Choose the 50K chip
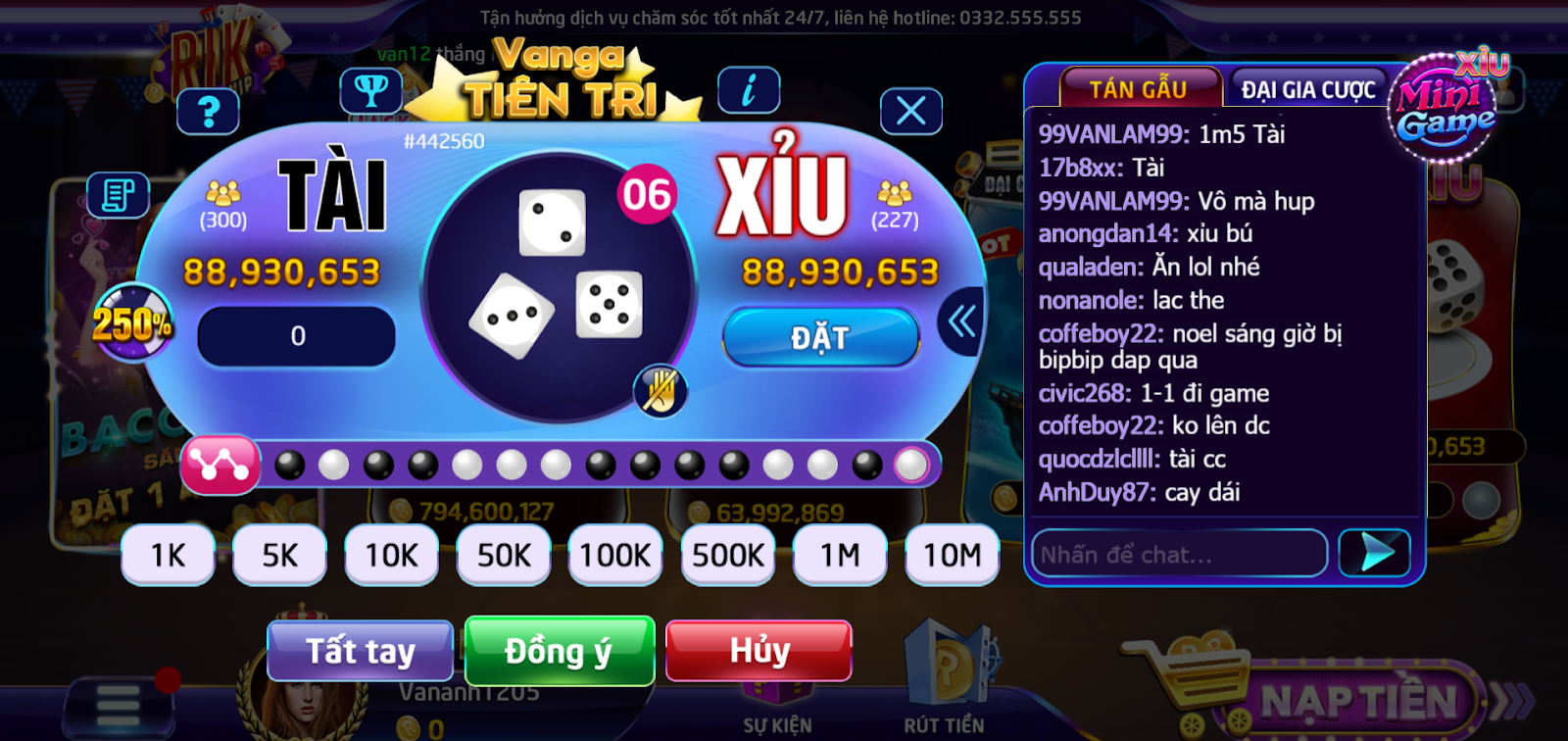The image size is (1568, 741). point(504,555)
